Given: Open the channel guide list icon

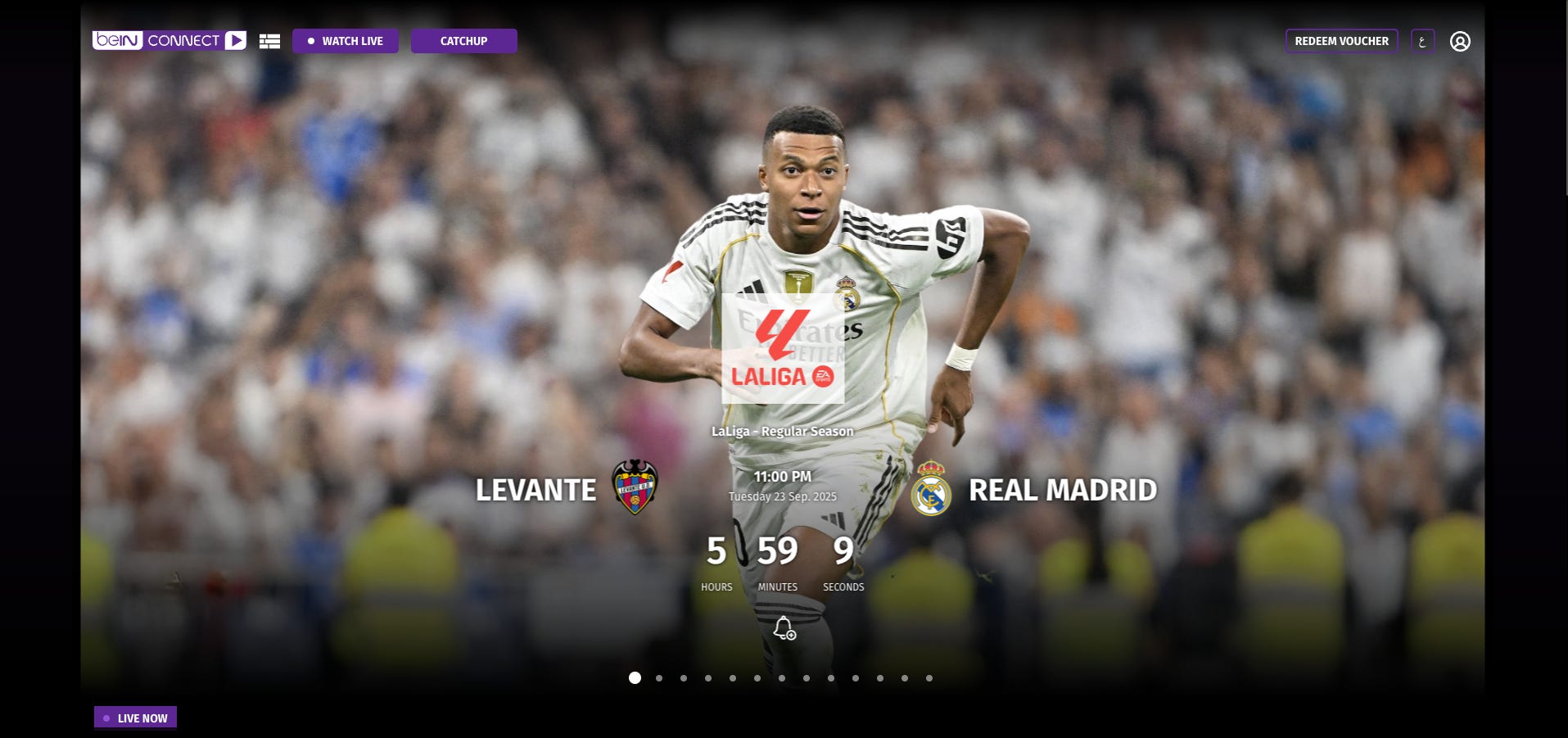Looking at the screenshot, I should [269, 40].
